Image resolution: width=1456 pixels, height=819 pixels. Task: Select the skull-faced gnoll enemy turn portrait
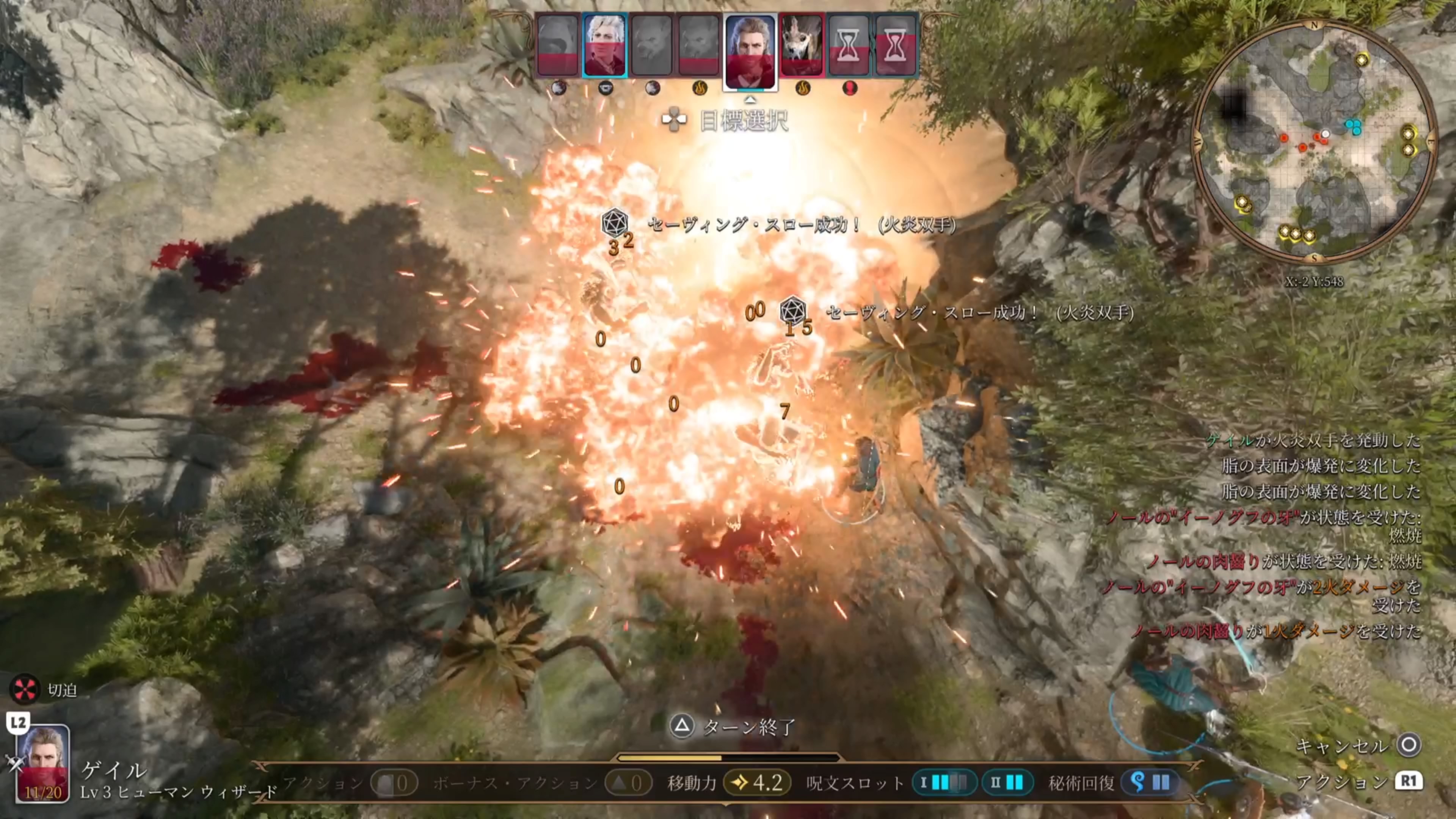801,46
